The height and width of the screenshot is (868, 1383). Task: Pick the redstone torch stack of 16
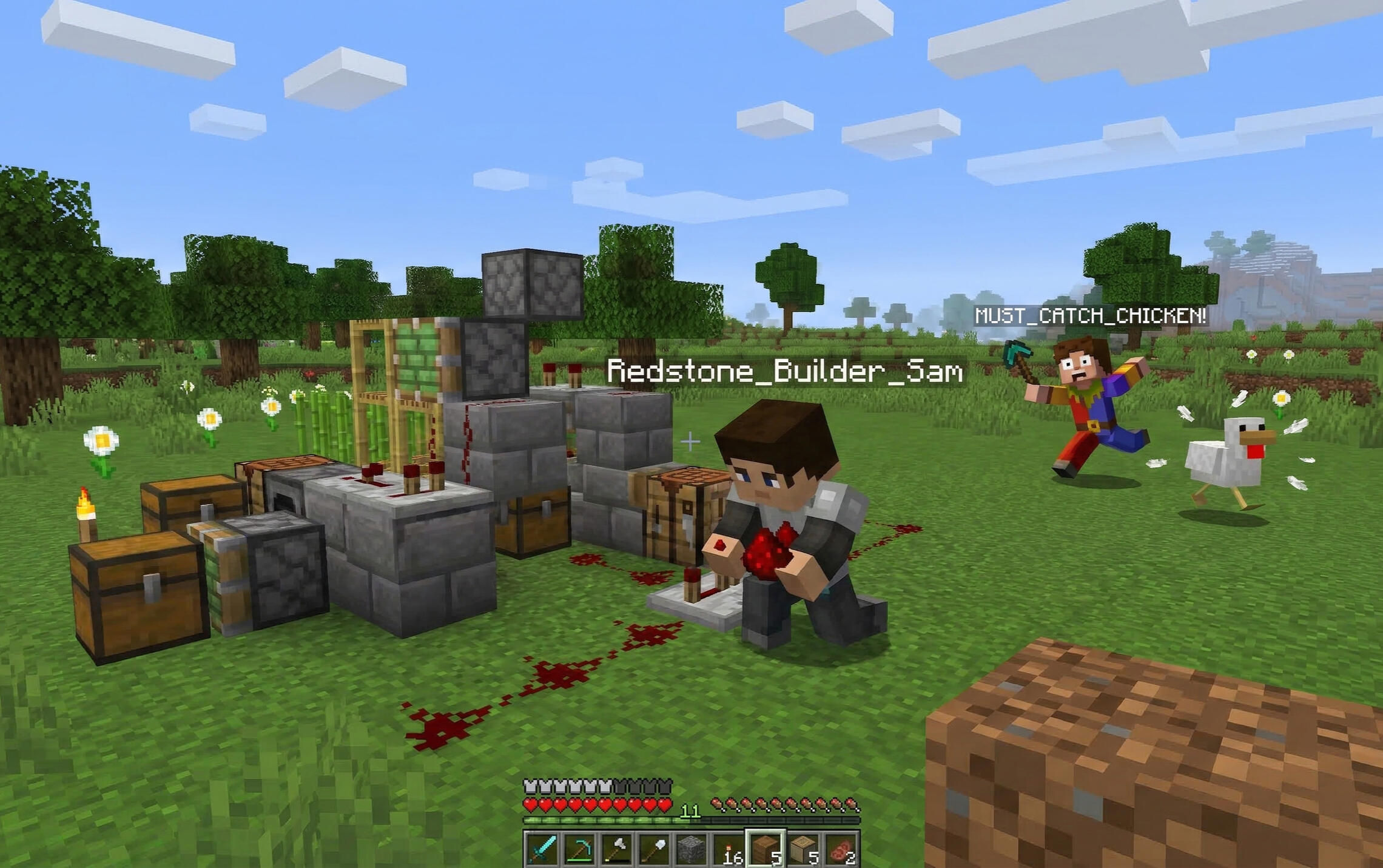coord(729,849)
